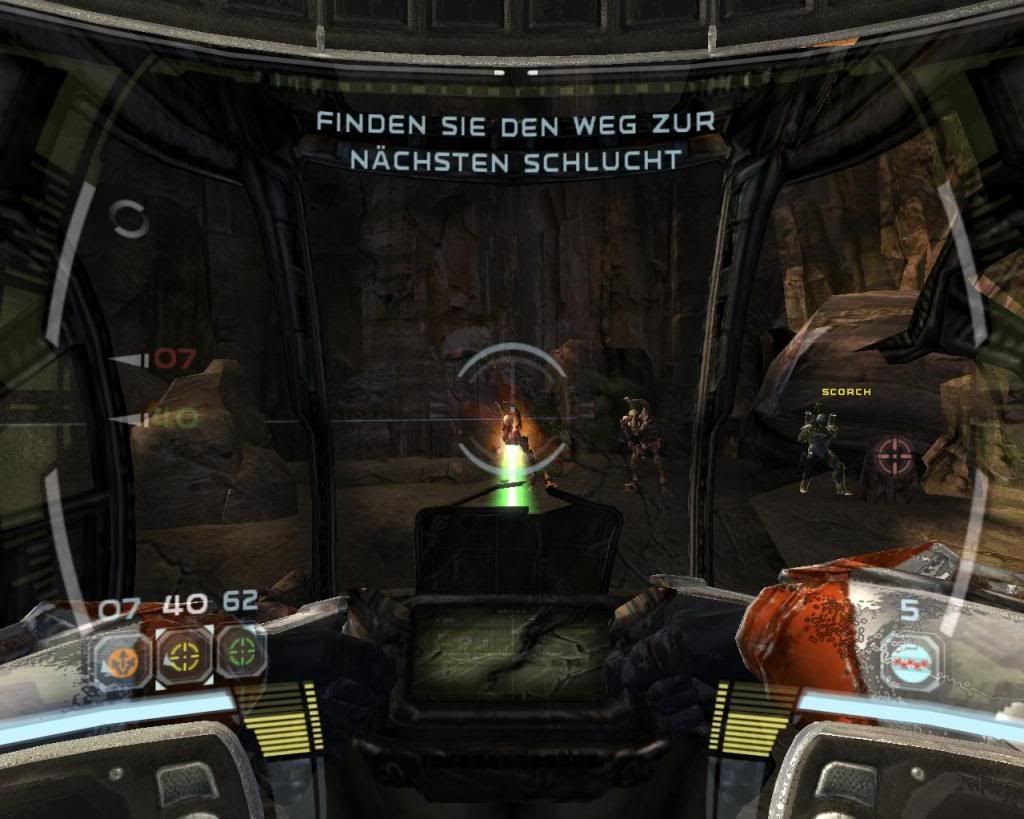
Task: Select the Scorch squadmate name tag
Action: (846, 392)
